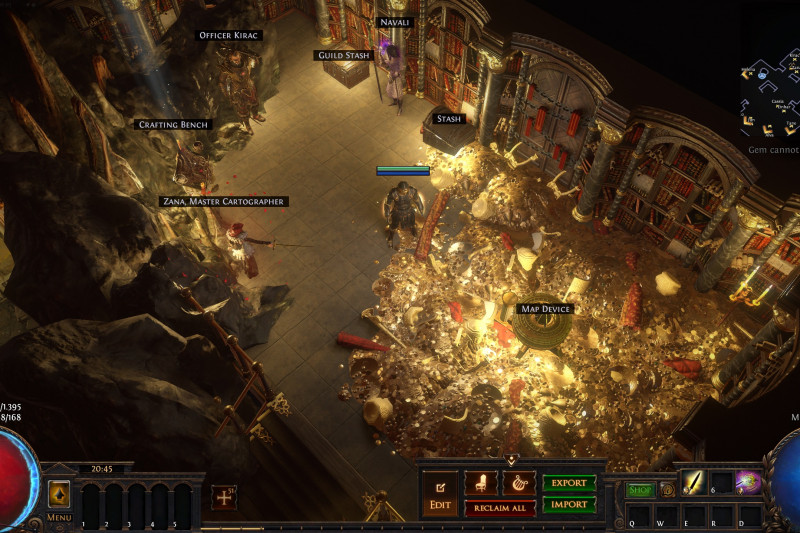The image size is (800, 533).
Task: Import a hideout layout
Action: 569,505
